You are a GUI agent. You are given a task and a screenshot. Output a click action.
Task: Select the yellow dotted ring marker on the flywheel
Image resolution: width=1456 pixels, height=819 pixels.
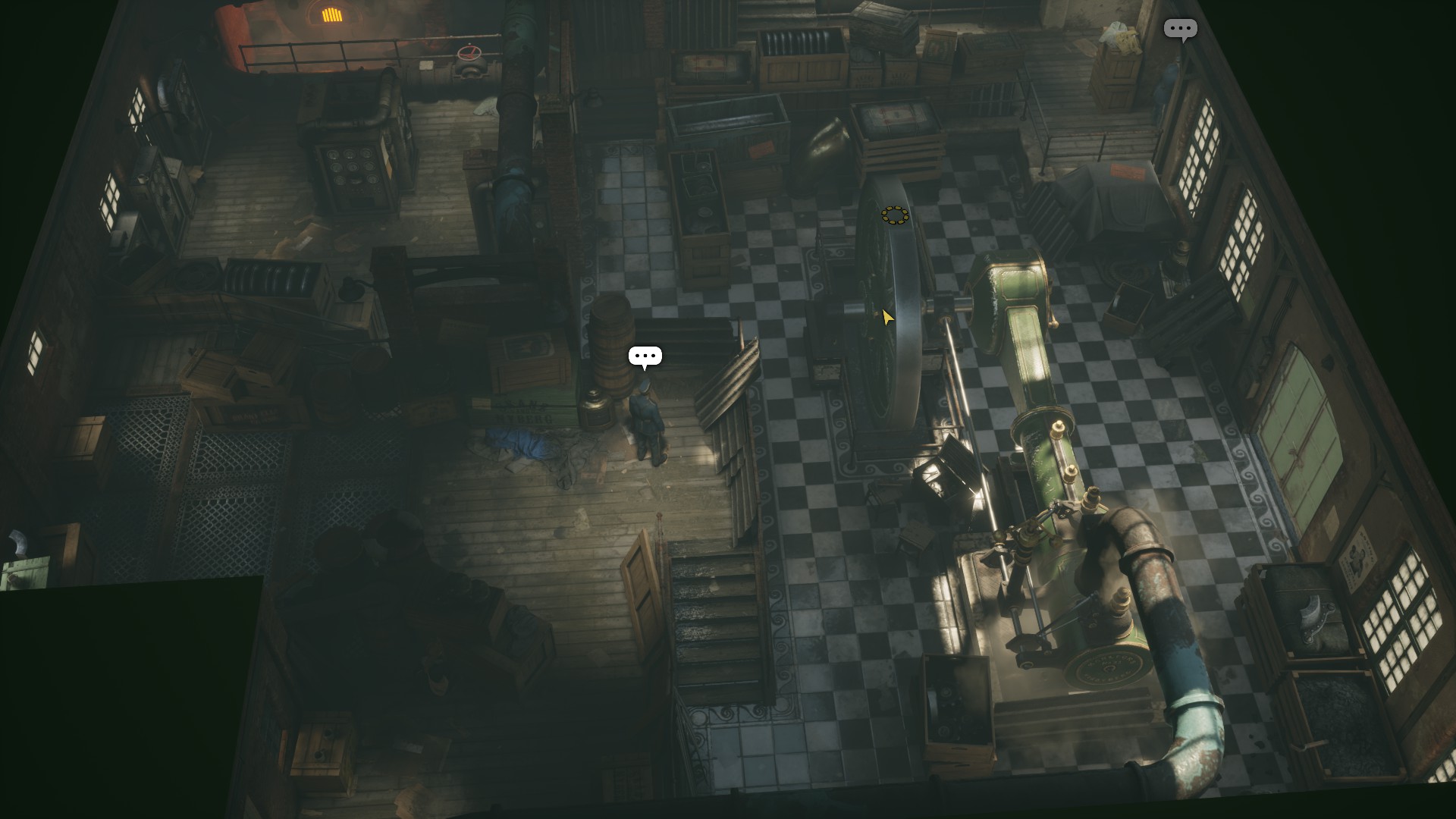(895, 215)
